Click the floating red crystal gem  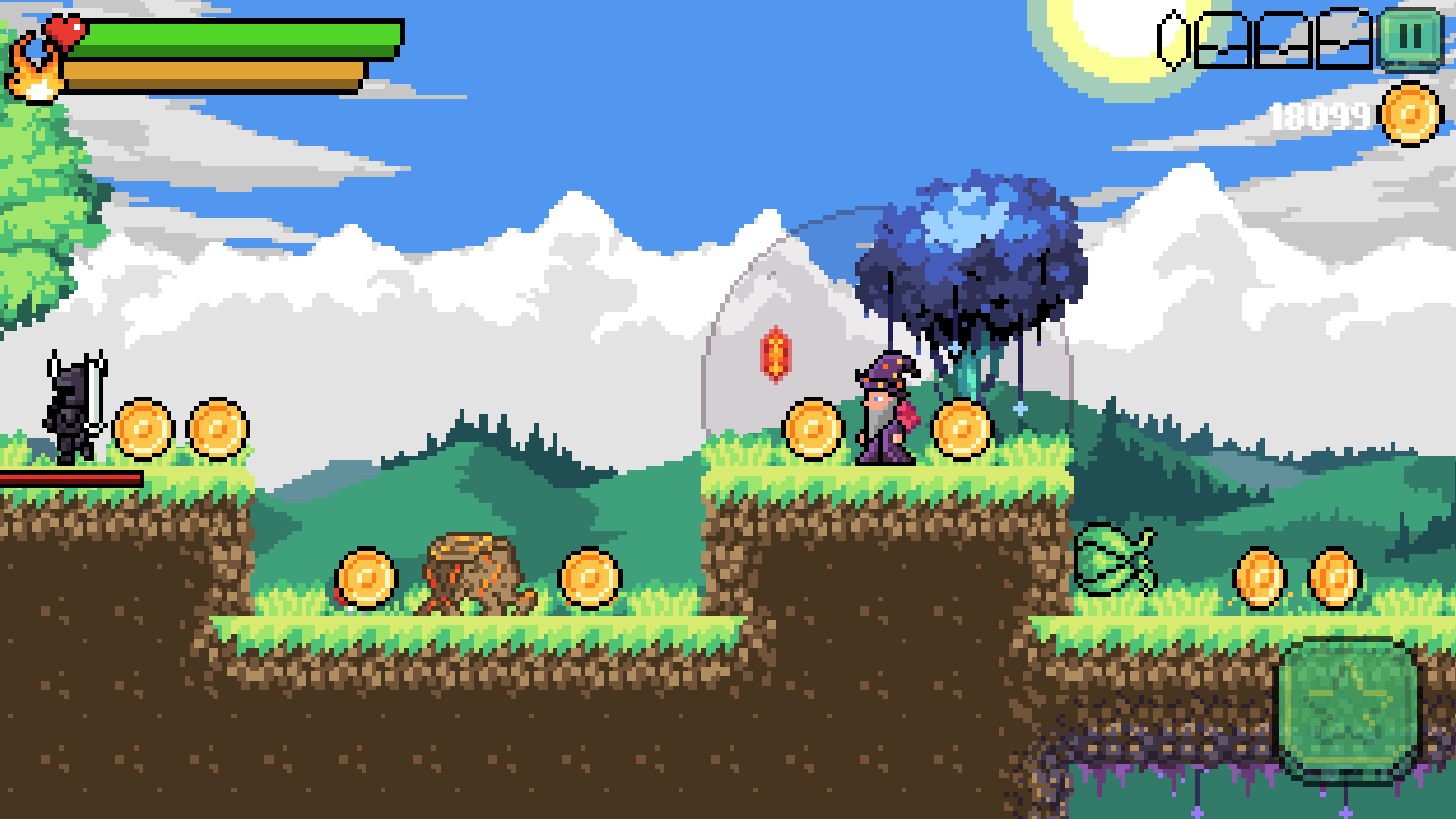point(775,353)
